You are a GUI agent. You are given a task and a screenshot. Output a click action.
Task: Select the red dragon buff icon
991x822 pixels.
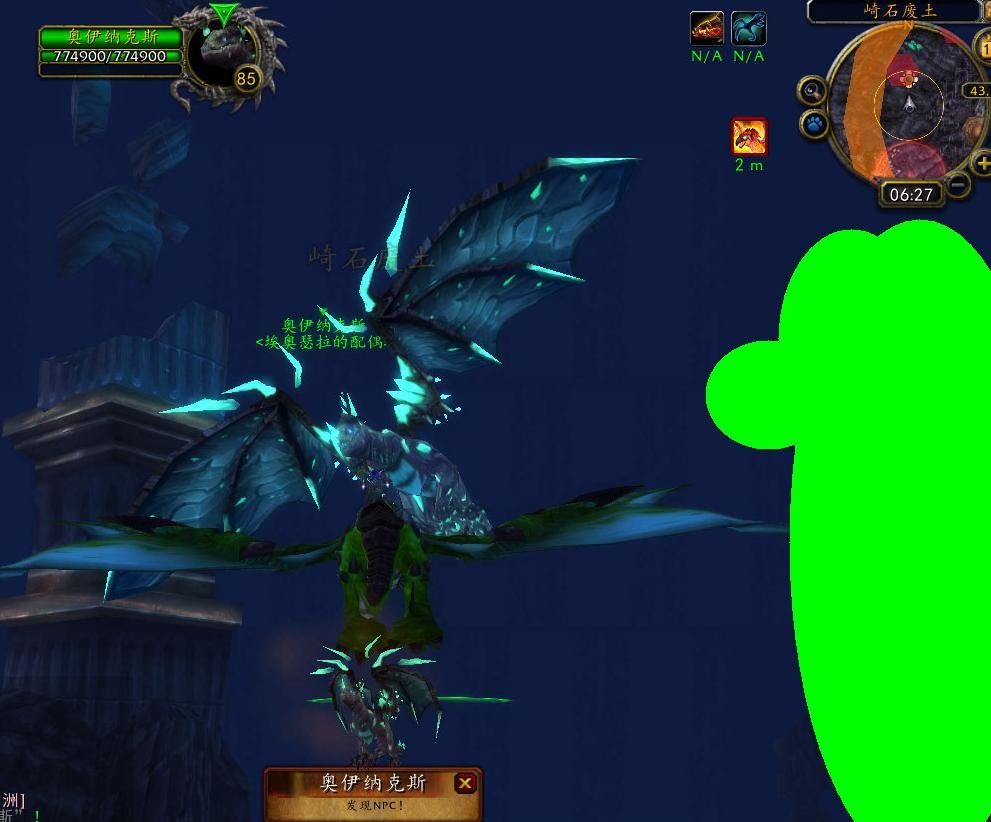tap(749, 136)
